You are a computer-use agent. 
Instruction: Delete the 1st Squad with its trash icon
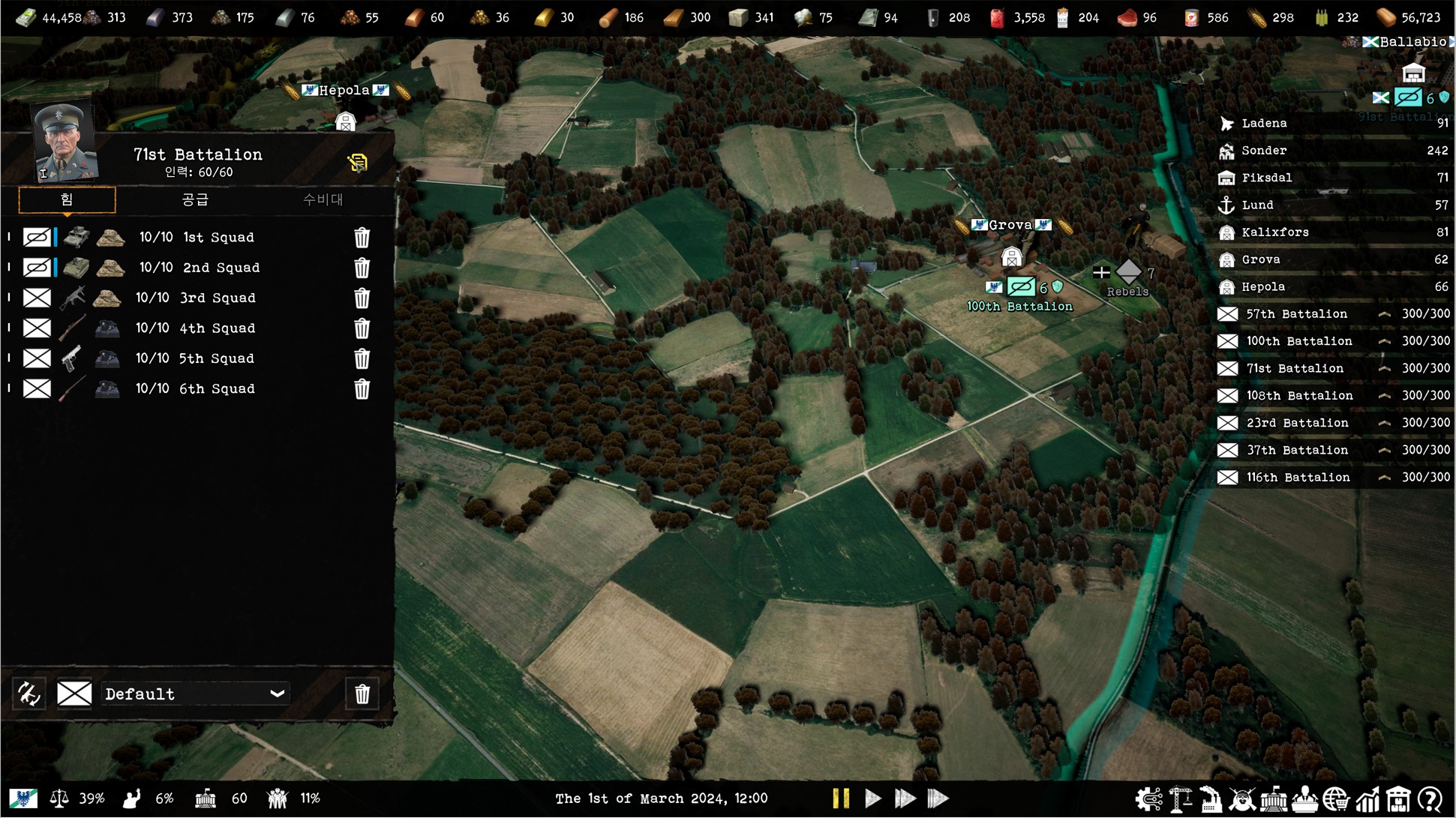[x=362, y=238]
